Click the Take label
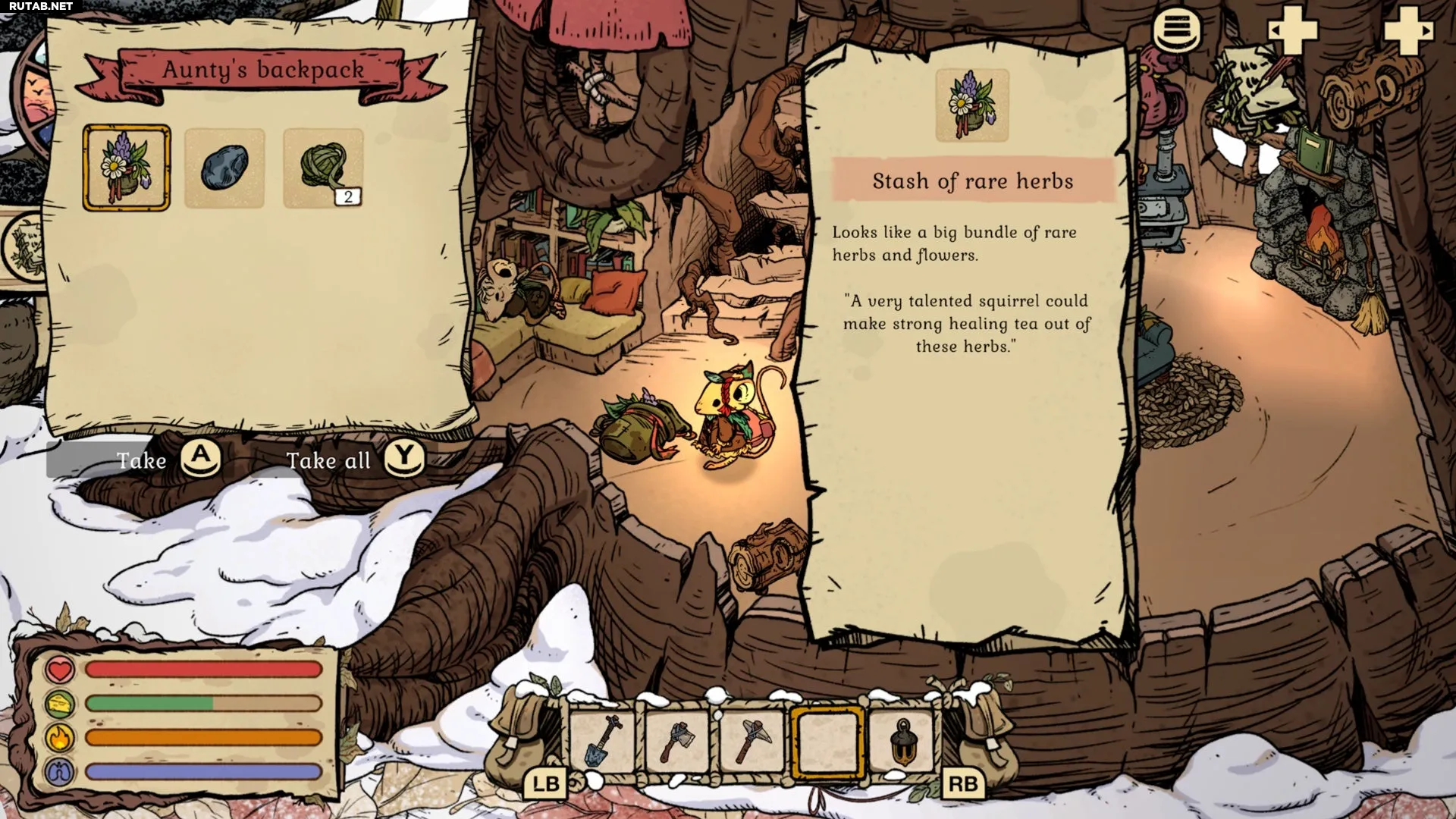 142,460
